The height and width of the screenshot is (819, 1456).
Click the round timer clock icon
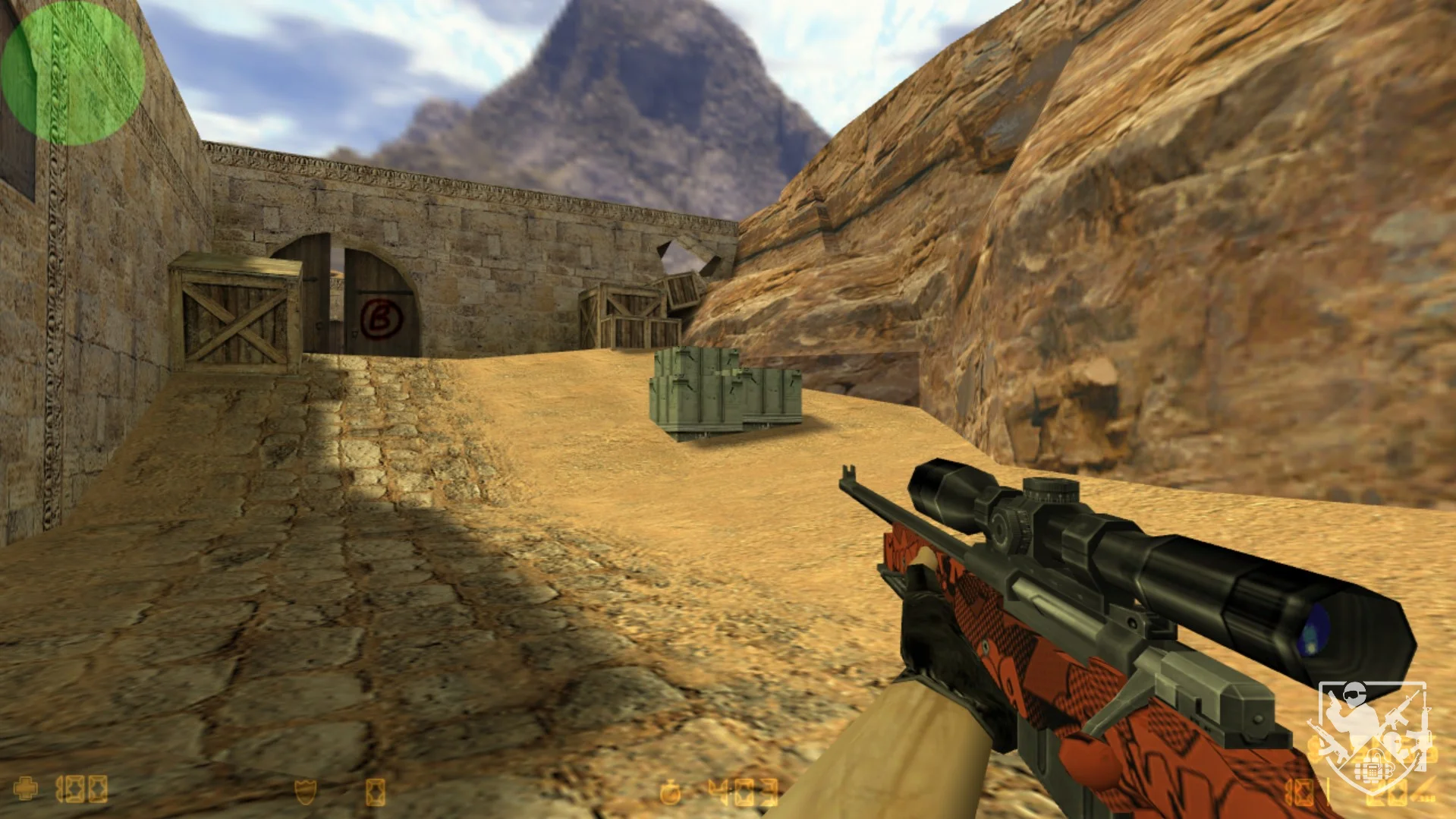click(671, 793)
